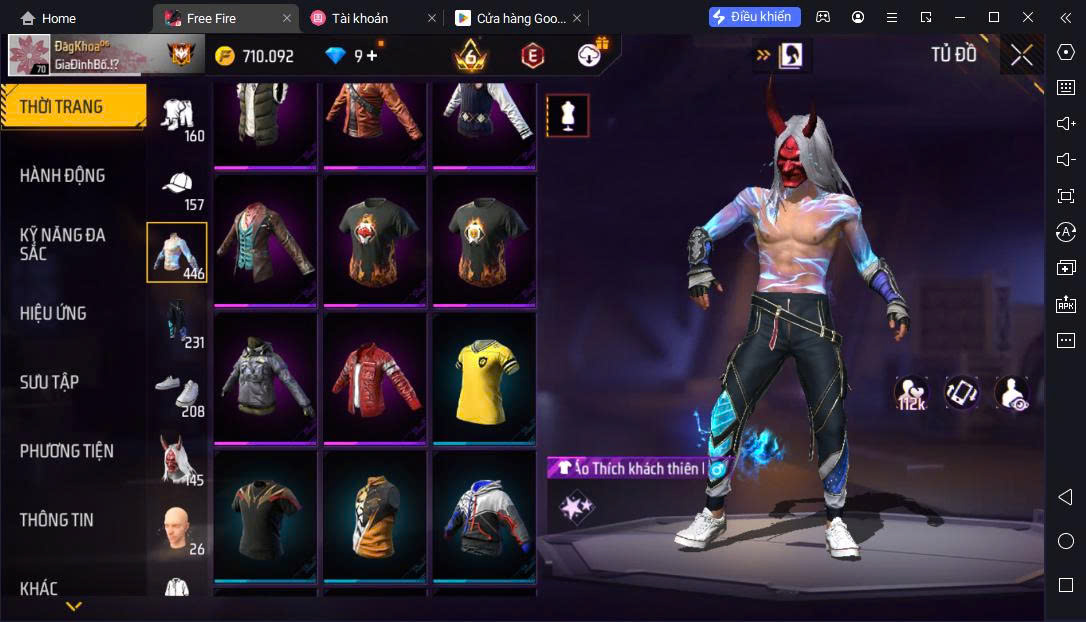Screen dimensions: 1086x622
Task: Switch to the pants subcategory icon
Action: (178, 325)
